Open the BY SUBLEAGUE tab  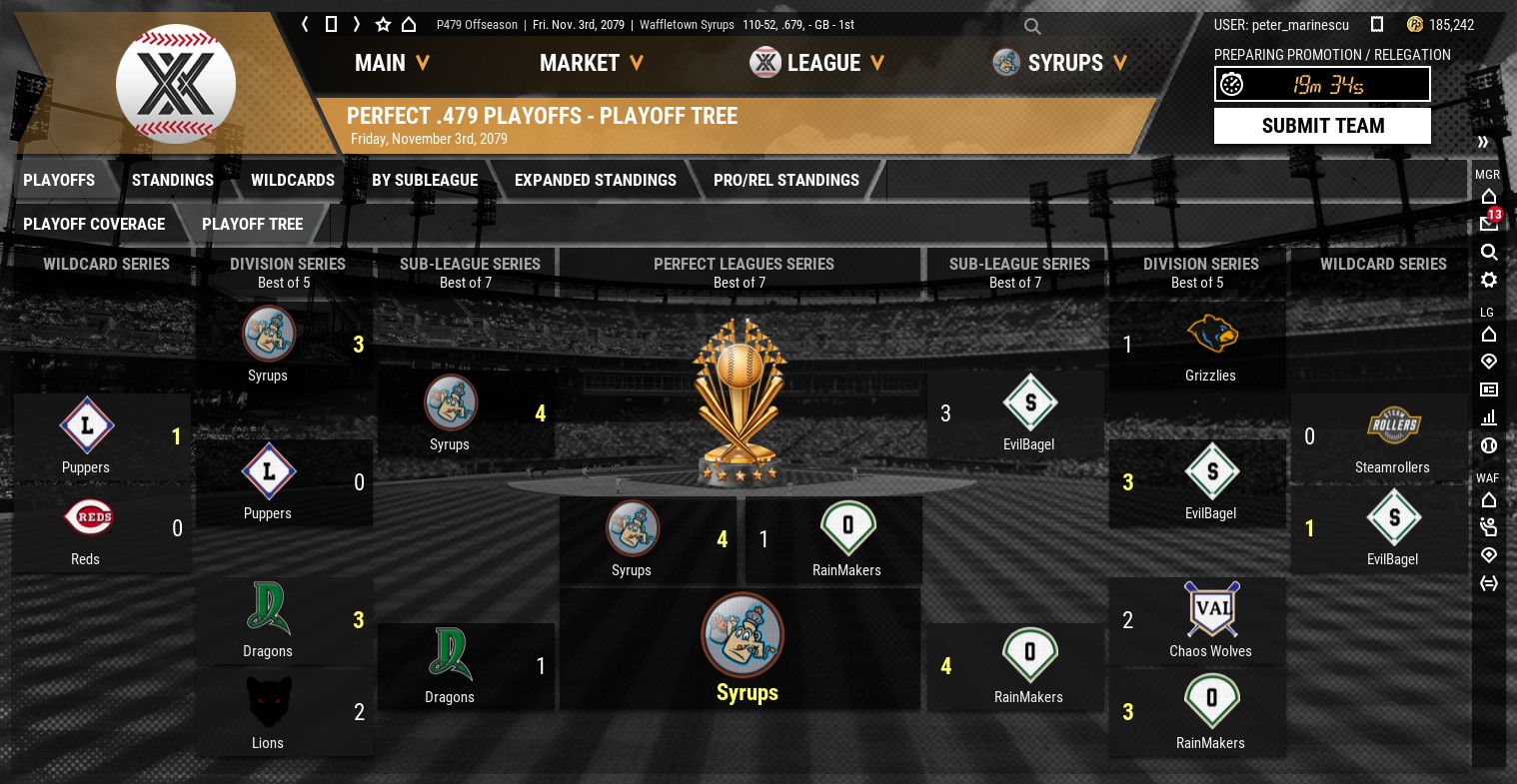(425, 180)
